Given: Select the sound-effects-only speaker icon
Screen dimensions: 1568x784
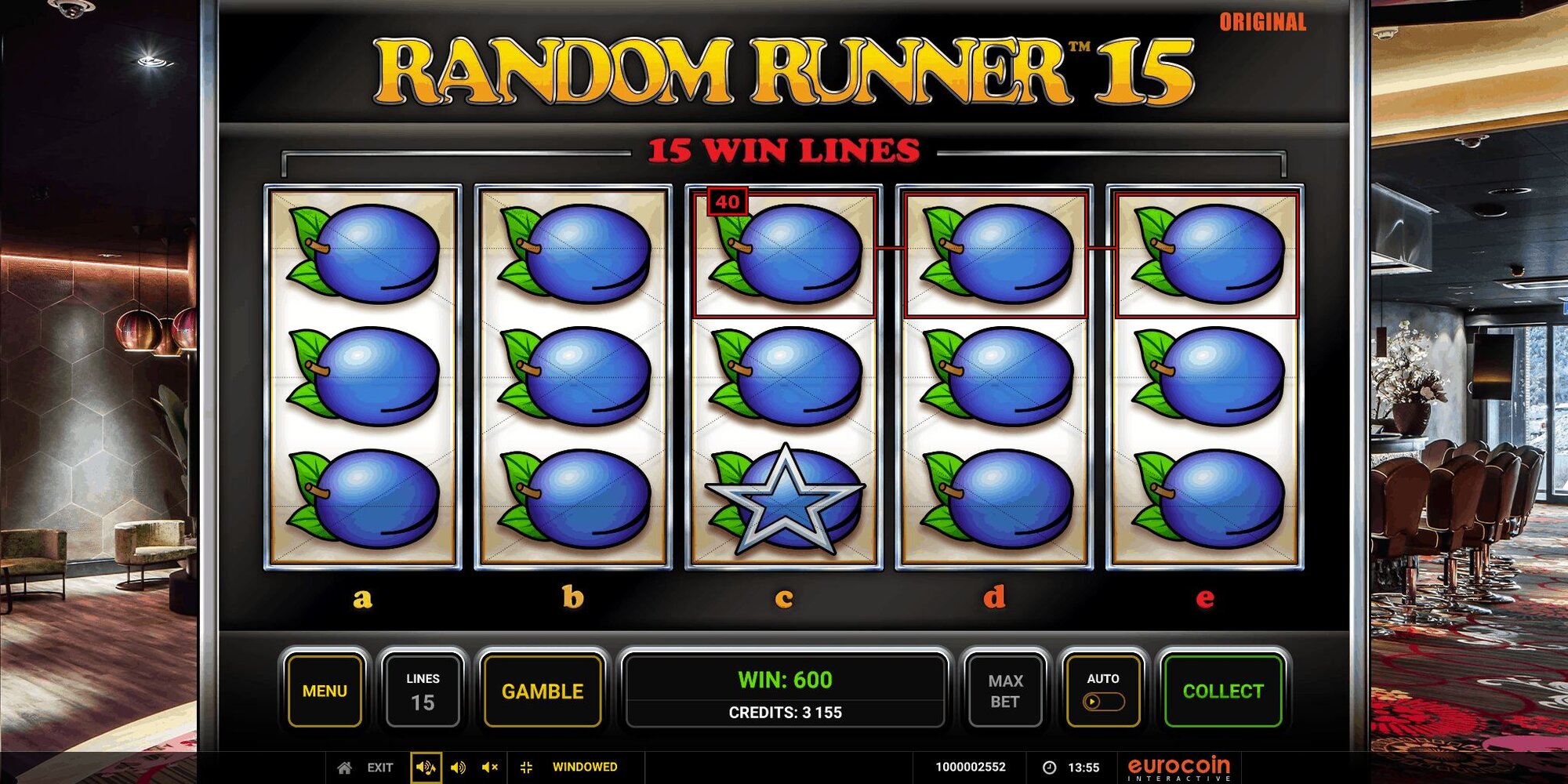Looking at the screenshot, I should coord(458,768).
